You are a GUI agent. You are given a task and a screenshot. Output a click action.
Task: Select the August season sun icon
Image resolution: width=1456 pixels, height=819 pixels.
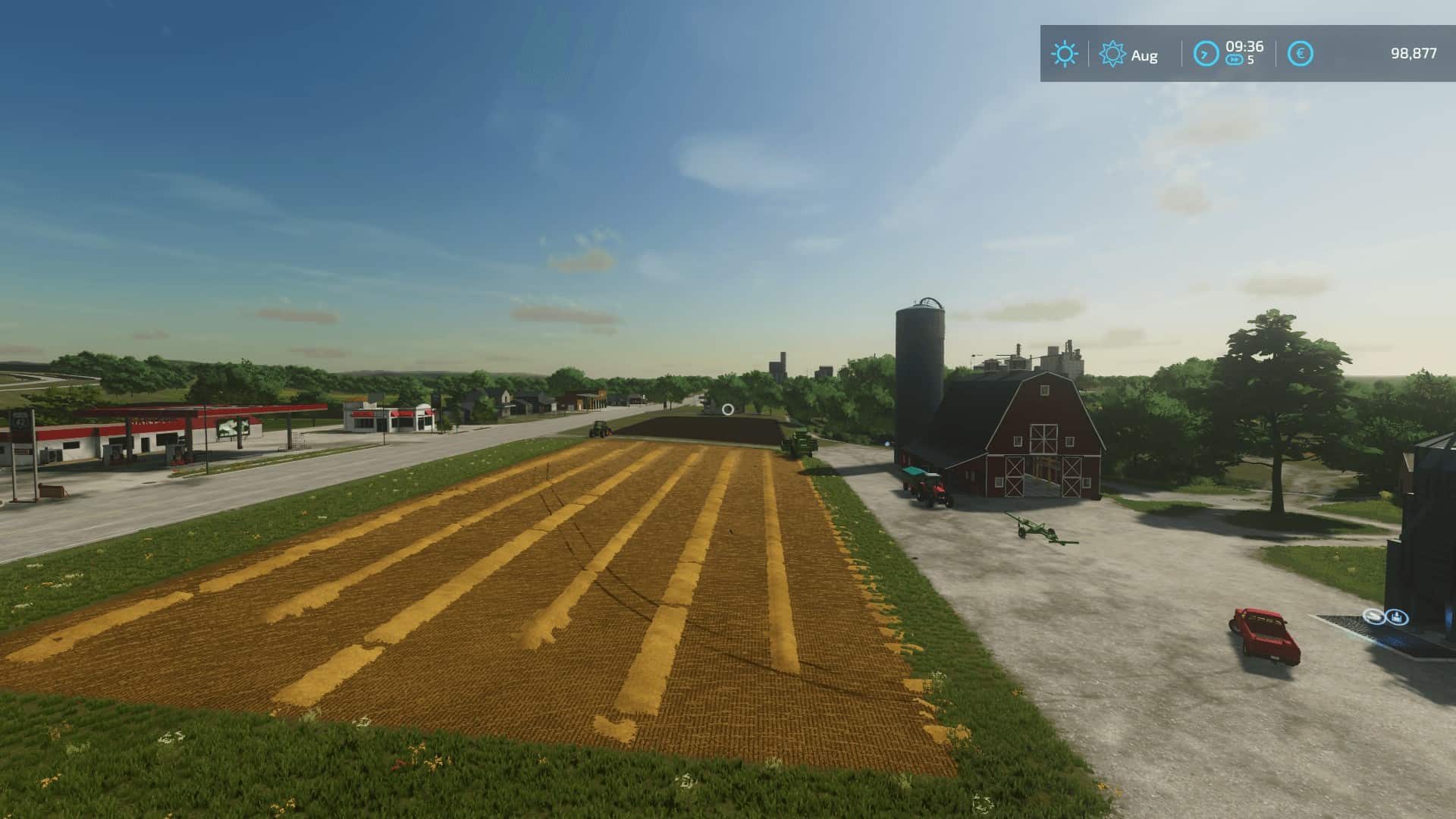click(1112, 54)
